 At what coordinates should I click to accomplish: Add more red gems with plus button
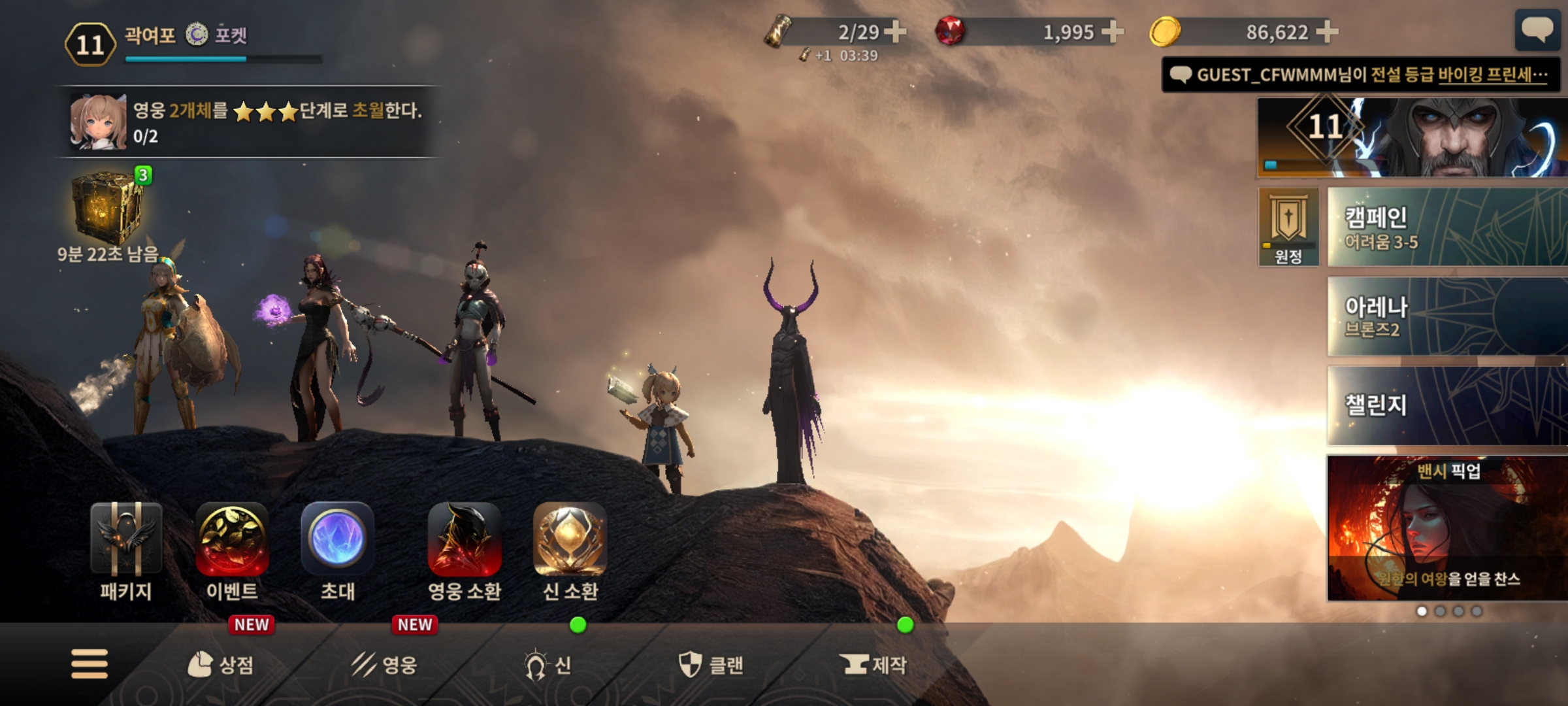point(1113,31)
